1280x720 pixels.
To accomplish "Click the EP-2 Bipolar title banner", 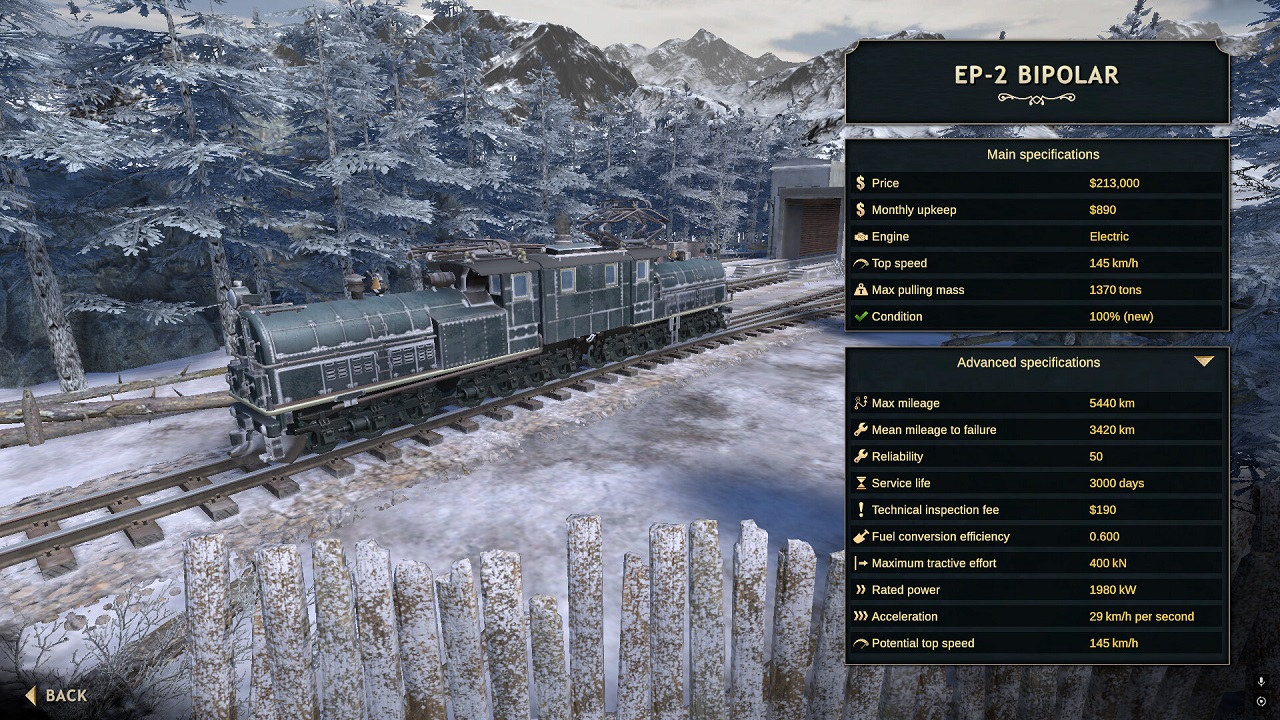I will pos(1037,74).
